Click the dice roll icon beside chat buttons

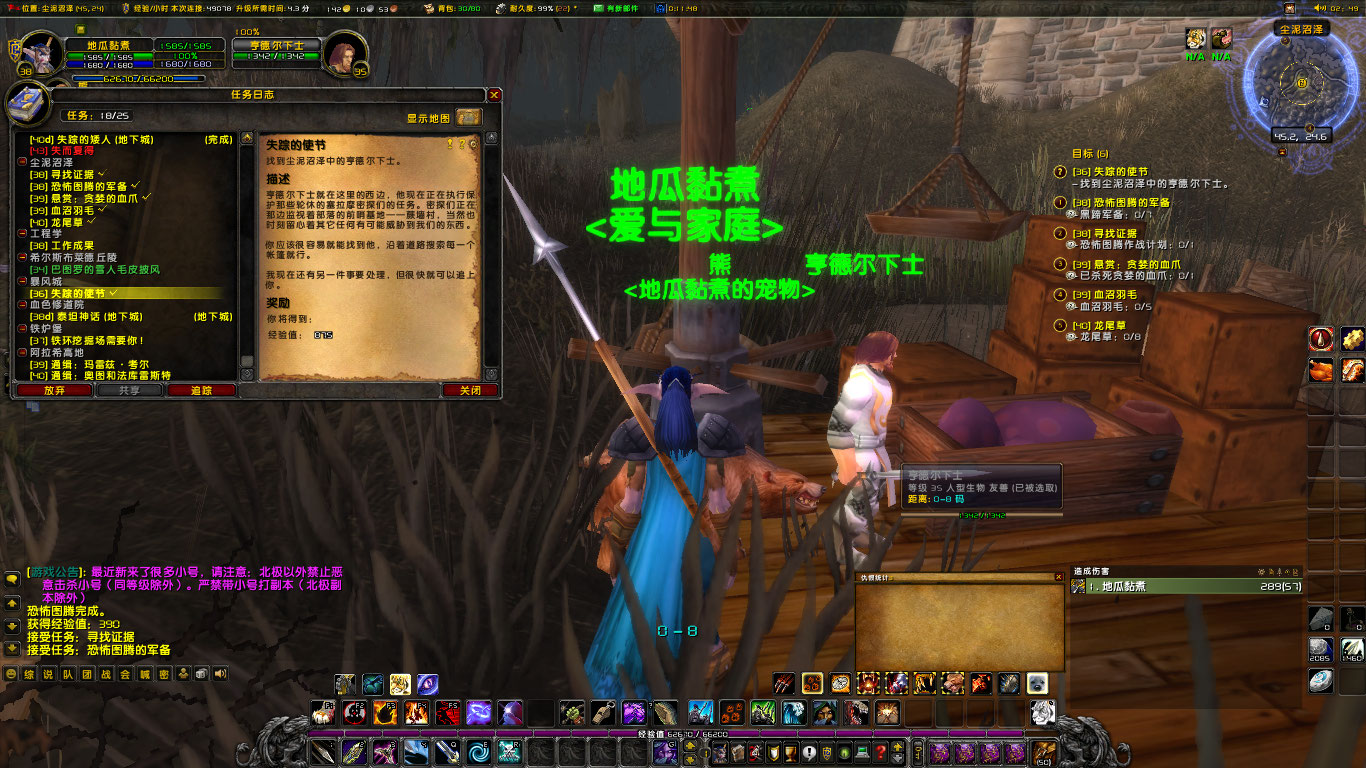[x=200, y=674]
